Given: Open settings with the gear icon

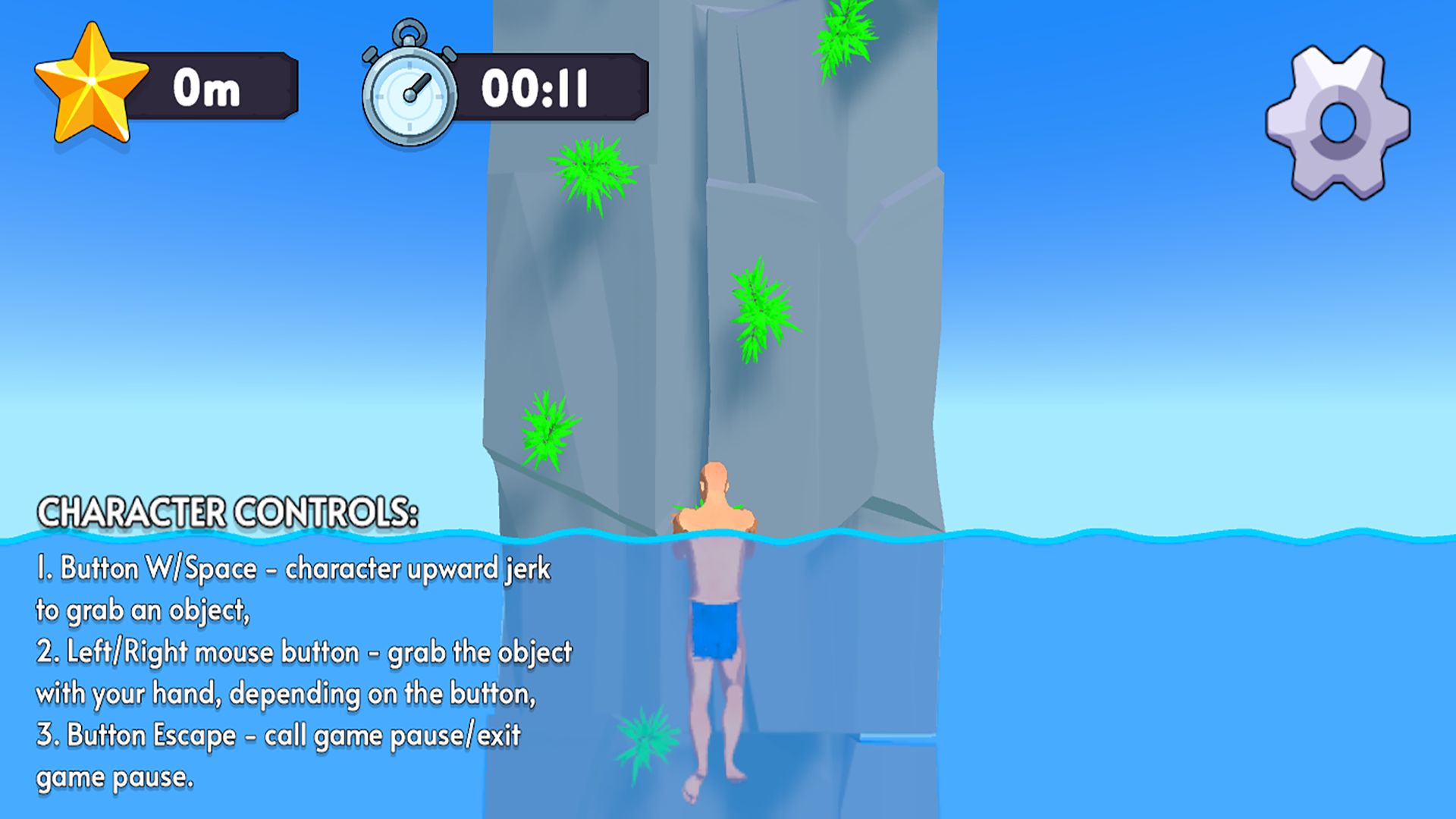Looking at the screenshot, I should tap(1337, 123).
